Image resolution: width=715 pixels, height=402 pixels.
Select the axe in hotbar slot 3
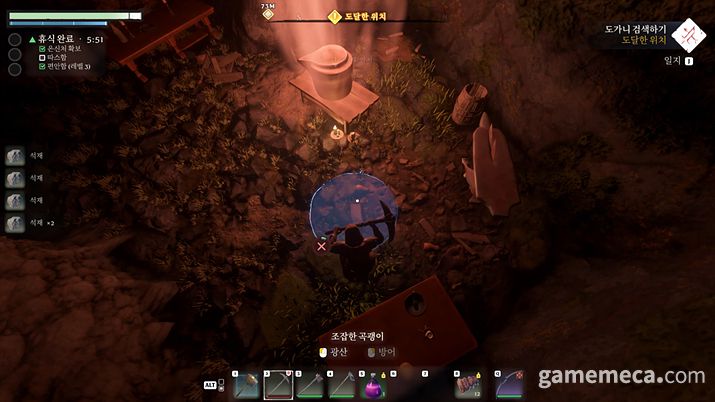(310, 384)
